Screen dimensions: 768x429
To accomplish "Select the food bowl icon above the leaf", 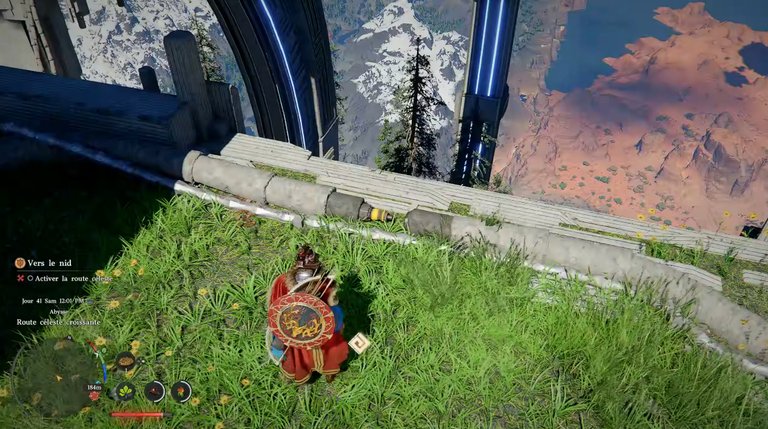I will point(125,361).
